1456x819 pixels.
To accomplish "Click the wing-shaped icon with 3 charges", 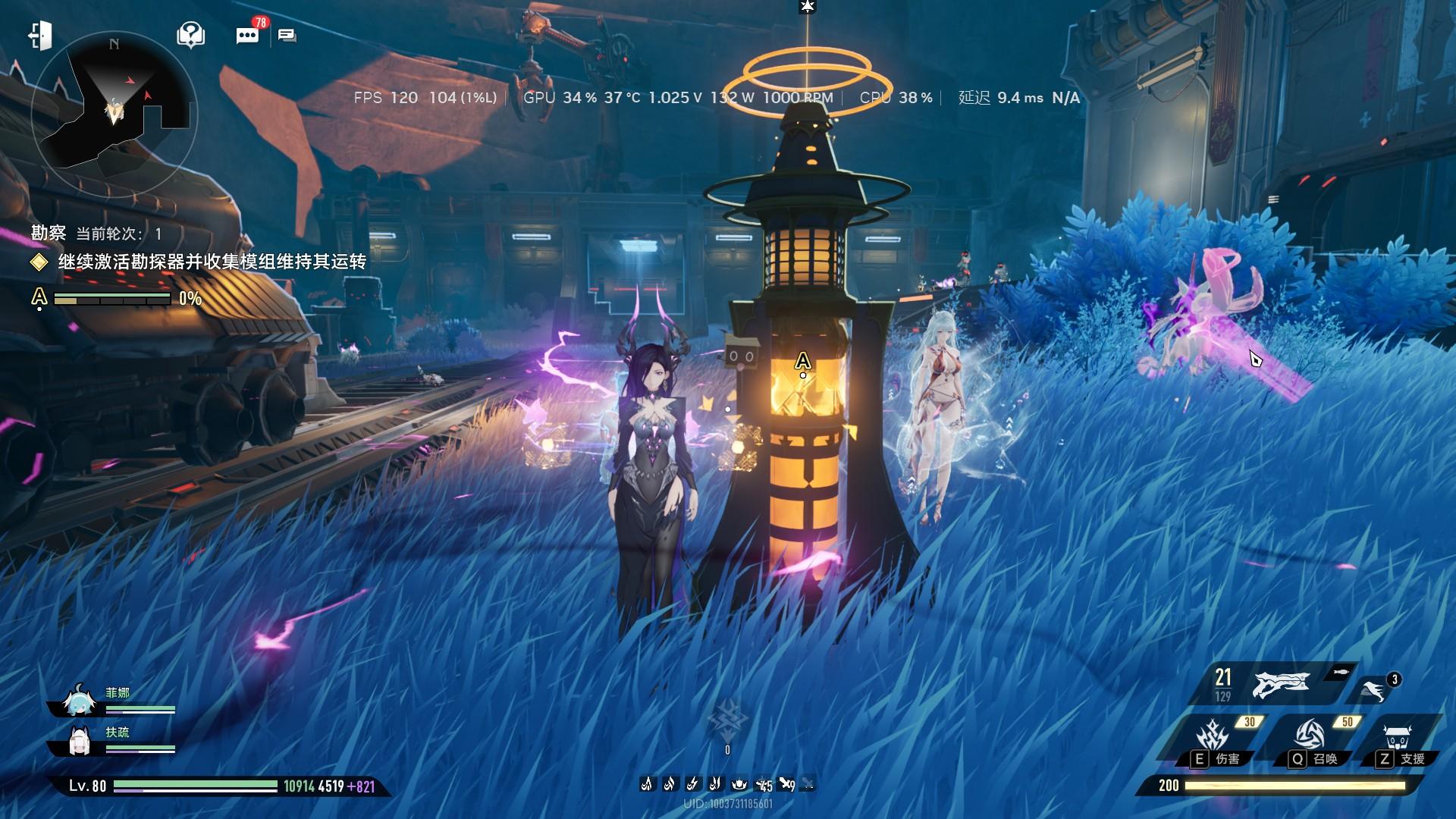I will pyautogui.click(x=1373, y=690).
